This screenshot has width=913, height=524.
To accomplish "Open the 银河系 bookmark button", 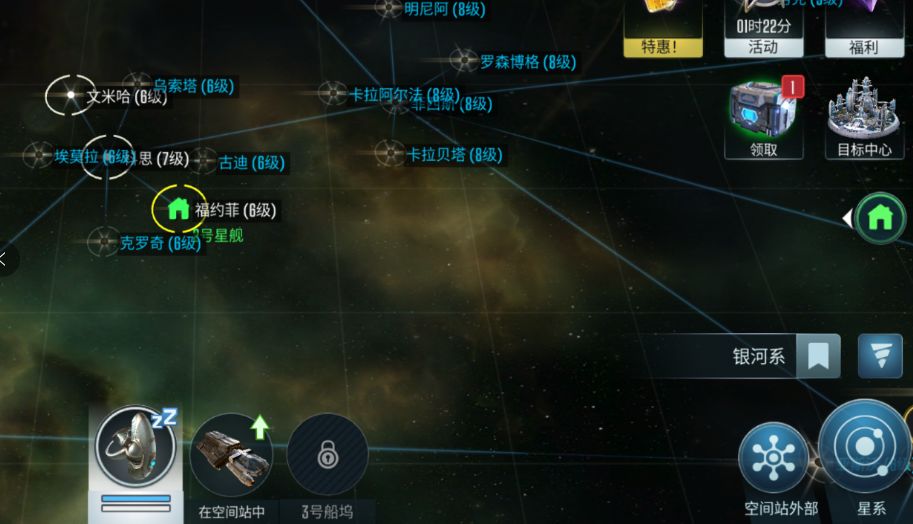I will (818, 356).
